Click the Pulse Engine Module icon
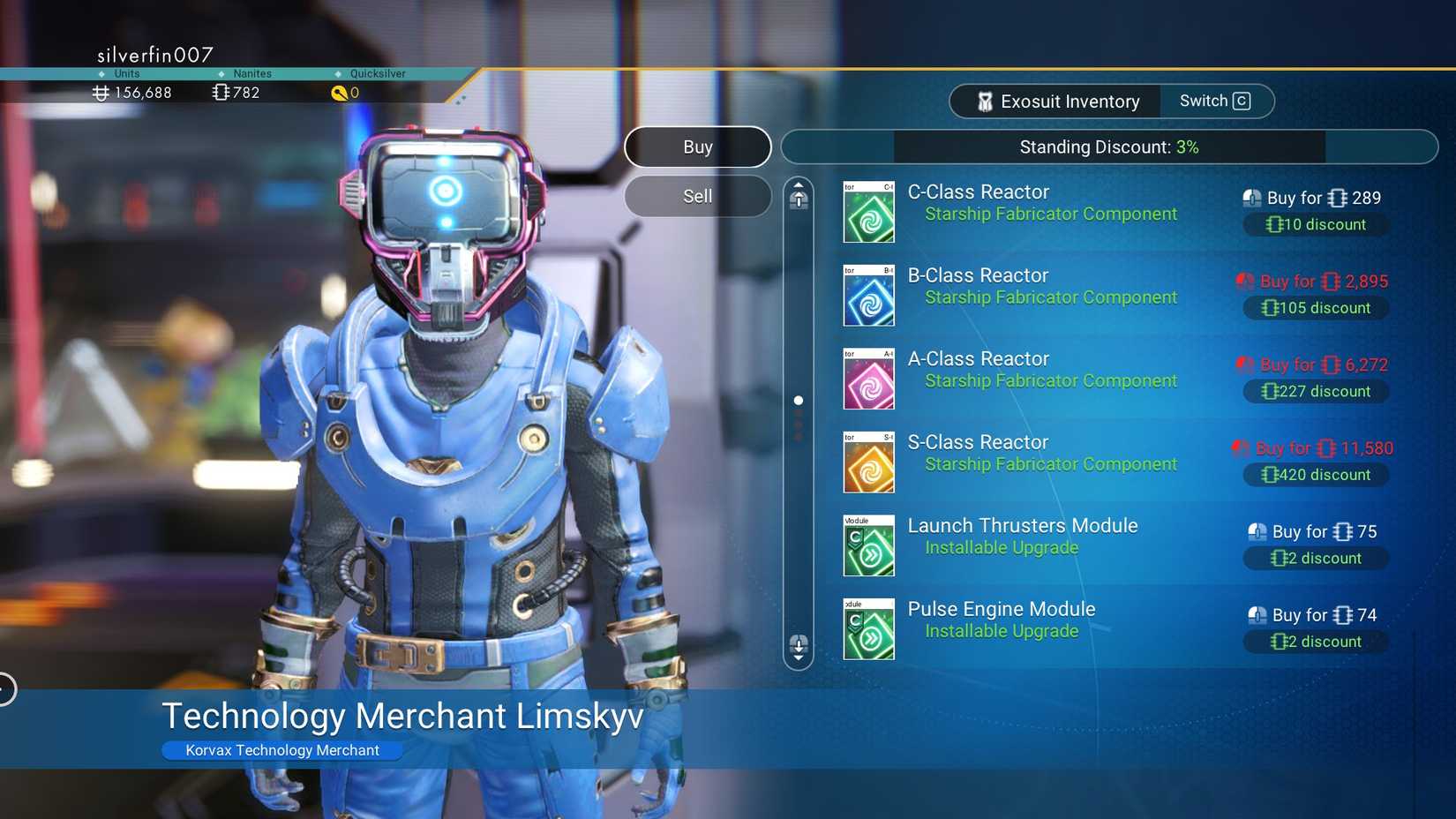Screen dimensions: 1456x819 click(x=868, y=628)
